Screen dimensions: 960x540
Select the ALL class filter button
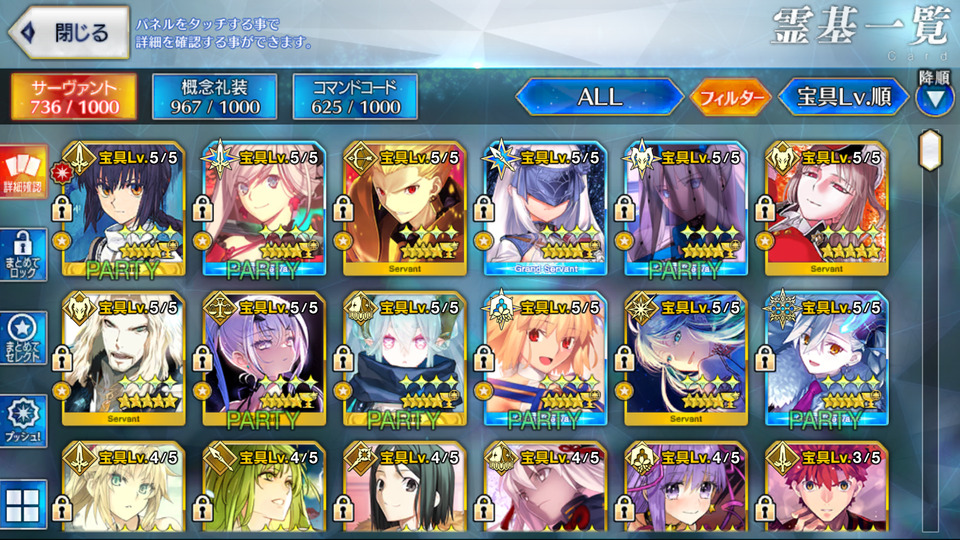click(599, 97)
